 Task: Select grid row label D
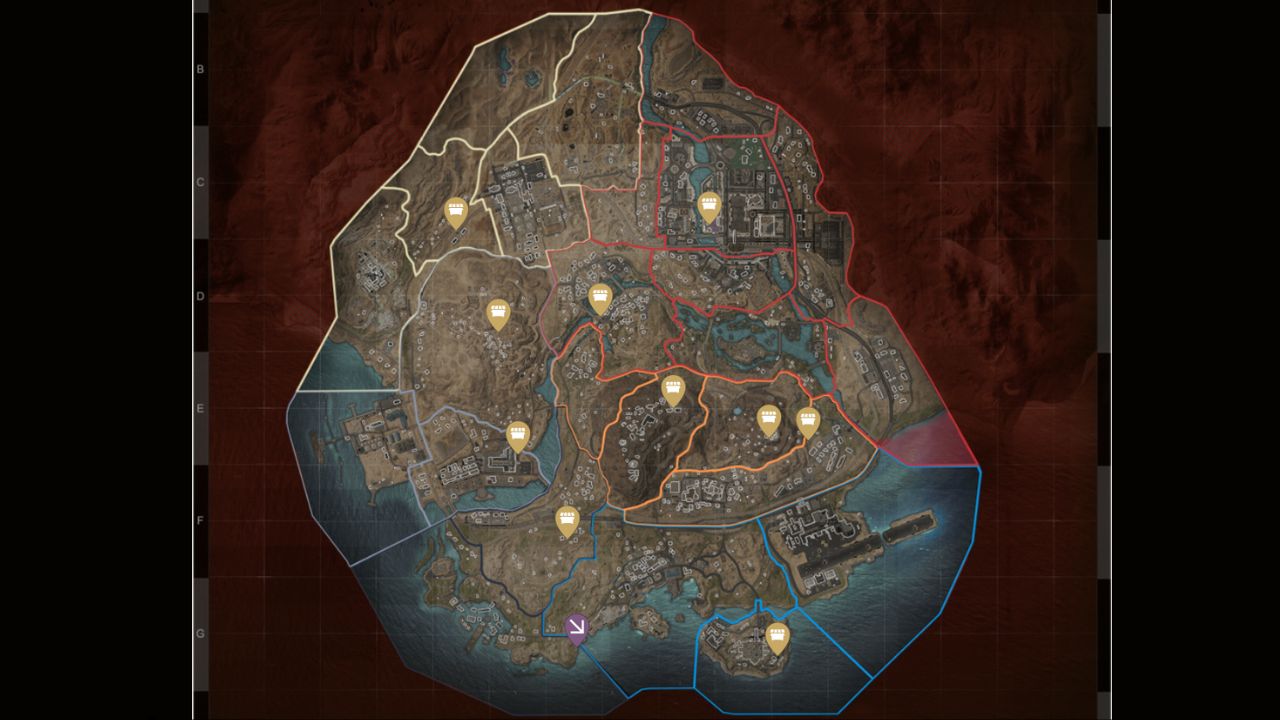[198, 295]
